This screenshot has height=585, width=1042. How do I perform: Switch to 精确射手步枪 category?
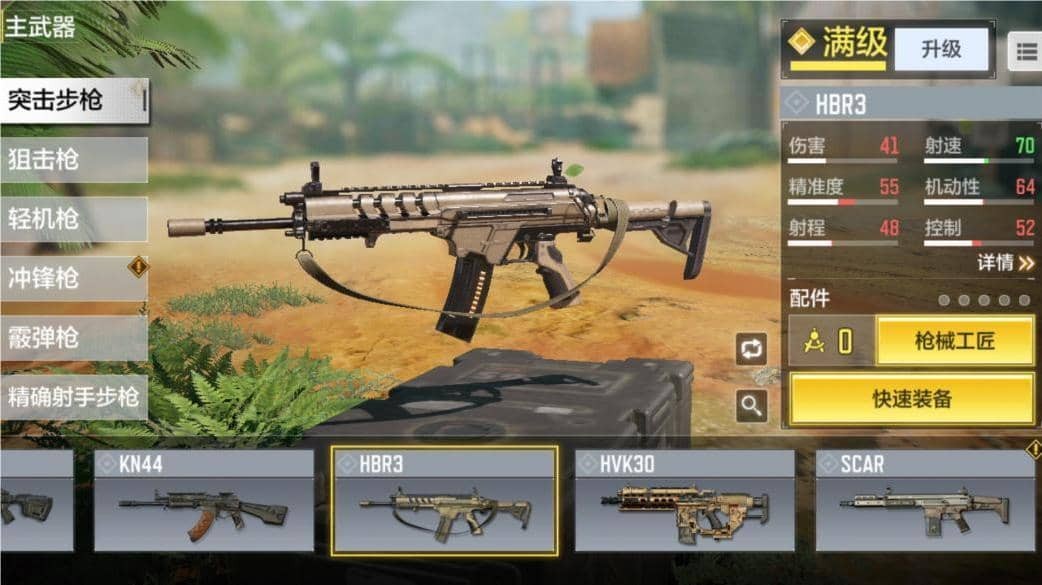click(x=74, y=396)
